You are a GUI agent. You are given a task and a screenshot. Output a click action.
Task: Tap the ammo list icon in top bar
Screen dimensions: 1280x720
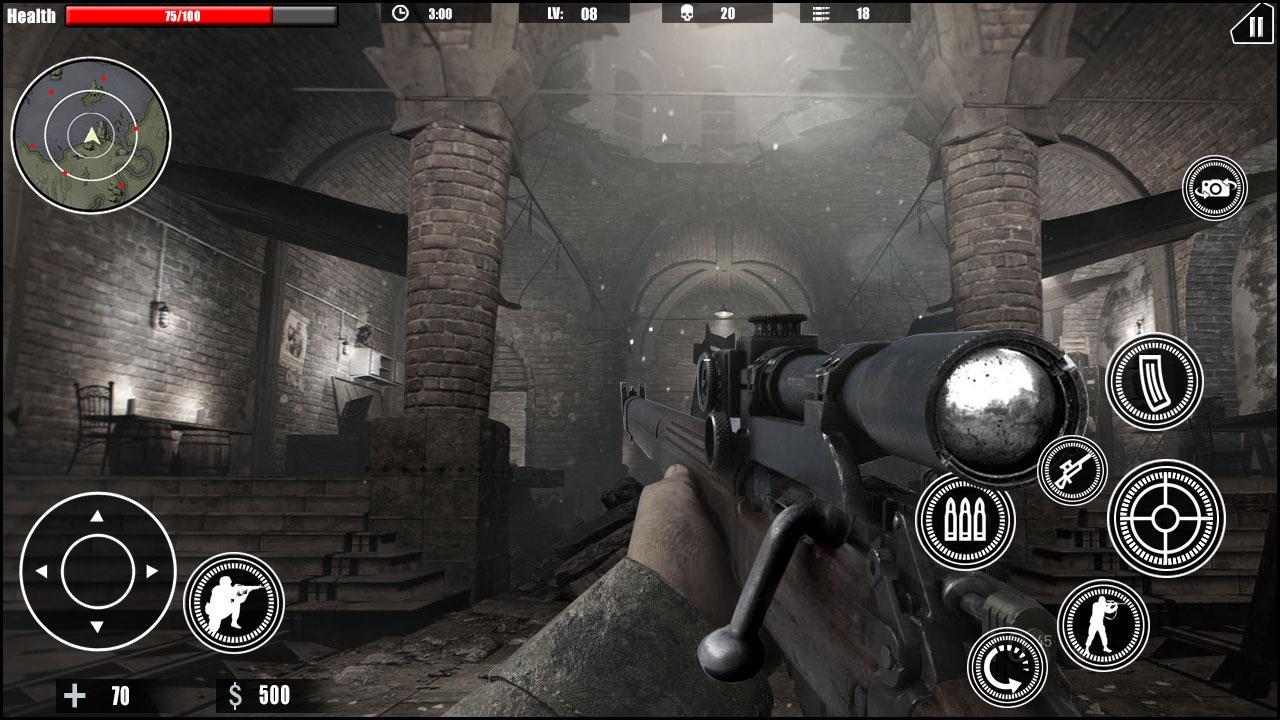click(x=823, y=15)
